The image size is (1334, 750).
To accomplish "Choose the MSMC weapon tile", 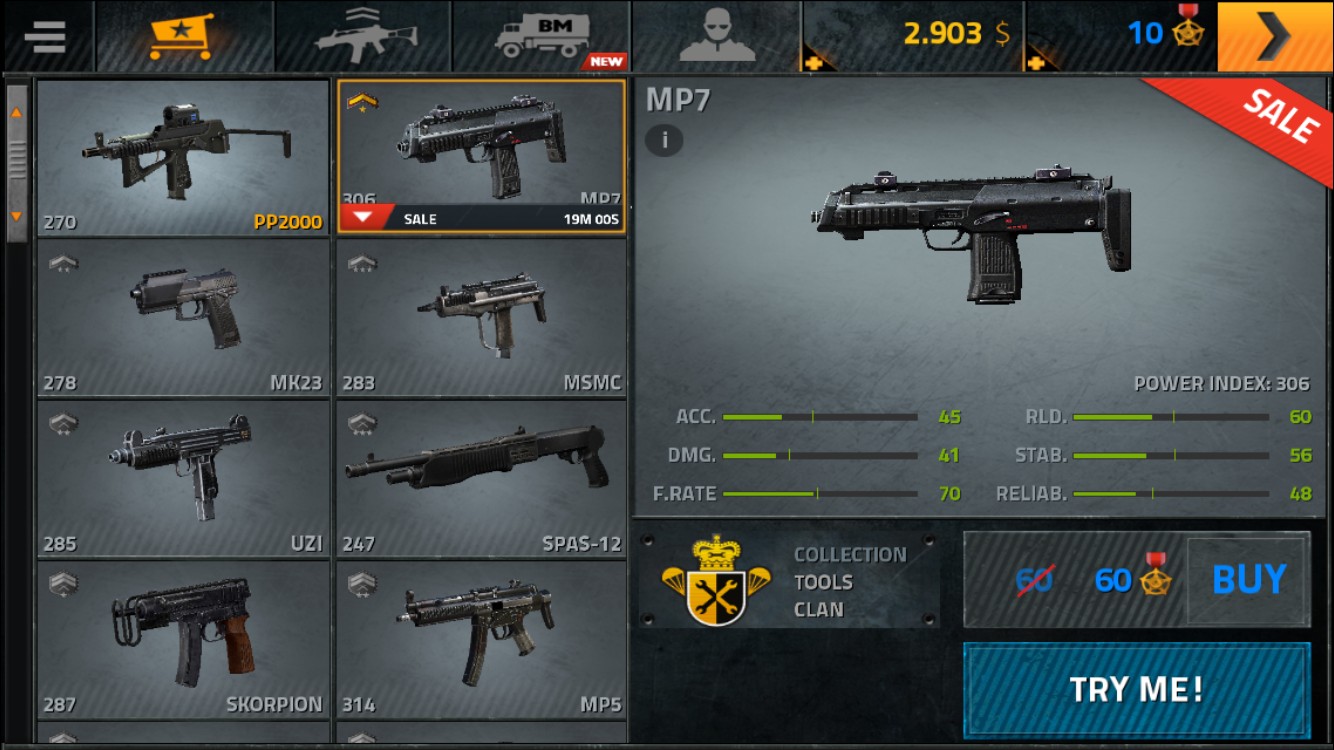I will coord(482,318).
